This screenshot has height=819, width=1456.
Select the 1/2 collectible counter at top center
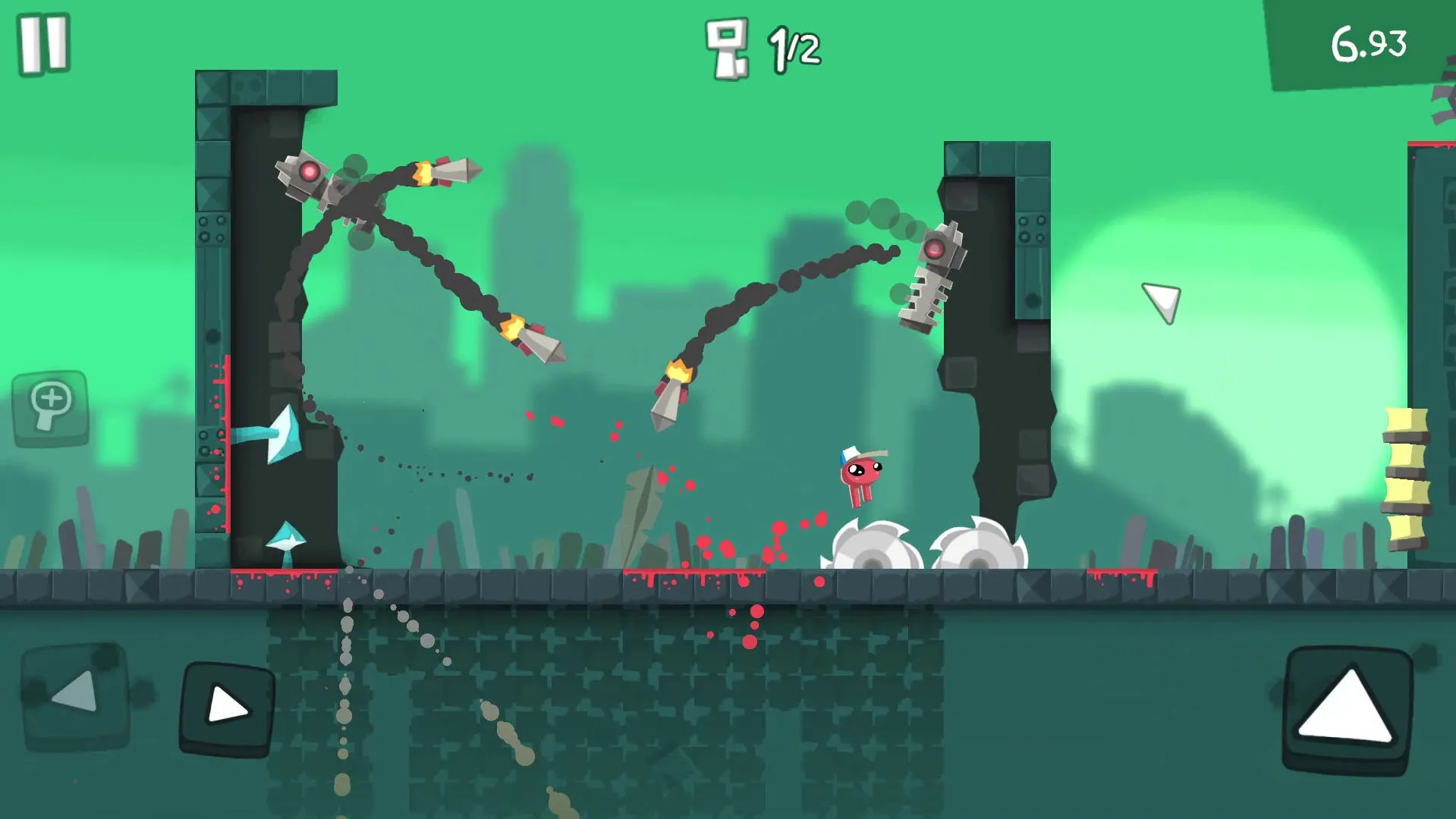(791, 47)
